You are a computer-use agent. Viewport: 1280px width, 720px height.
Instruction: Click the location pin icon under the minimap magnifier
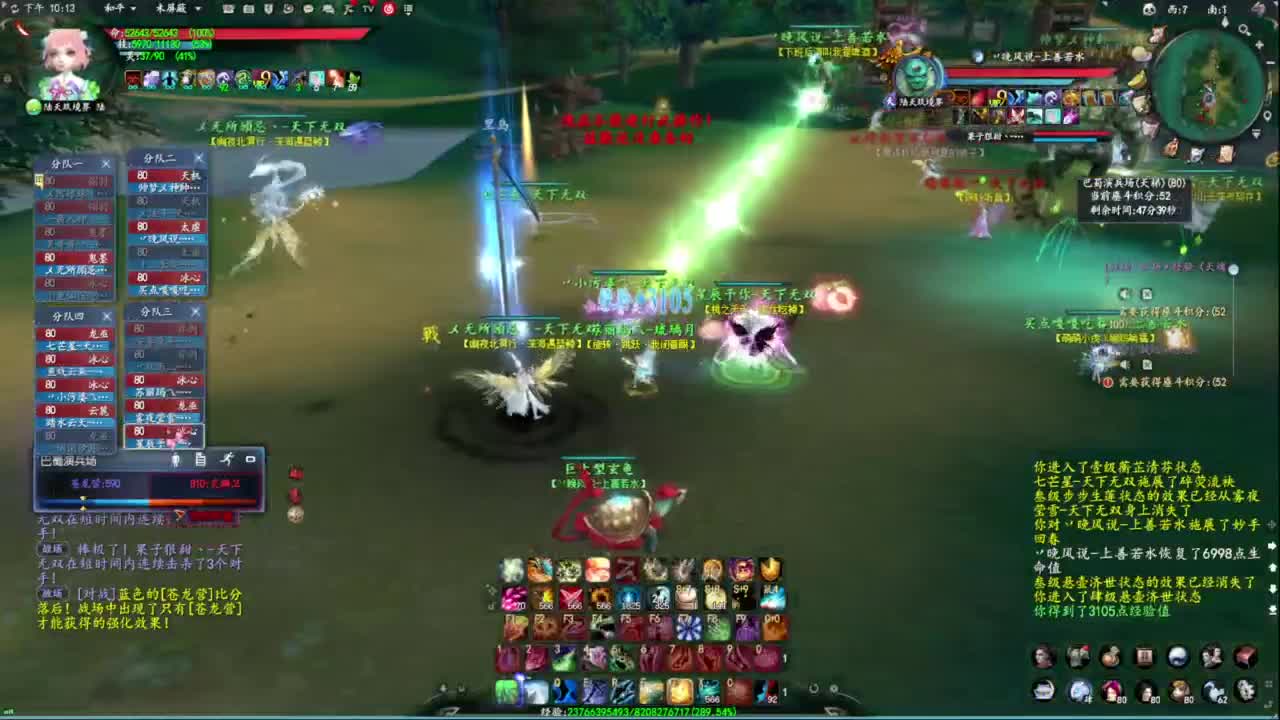1268,115
